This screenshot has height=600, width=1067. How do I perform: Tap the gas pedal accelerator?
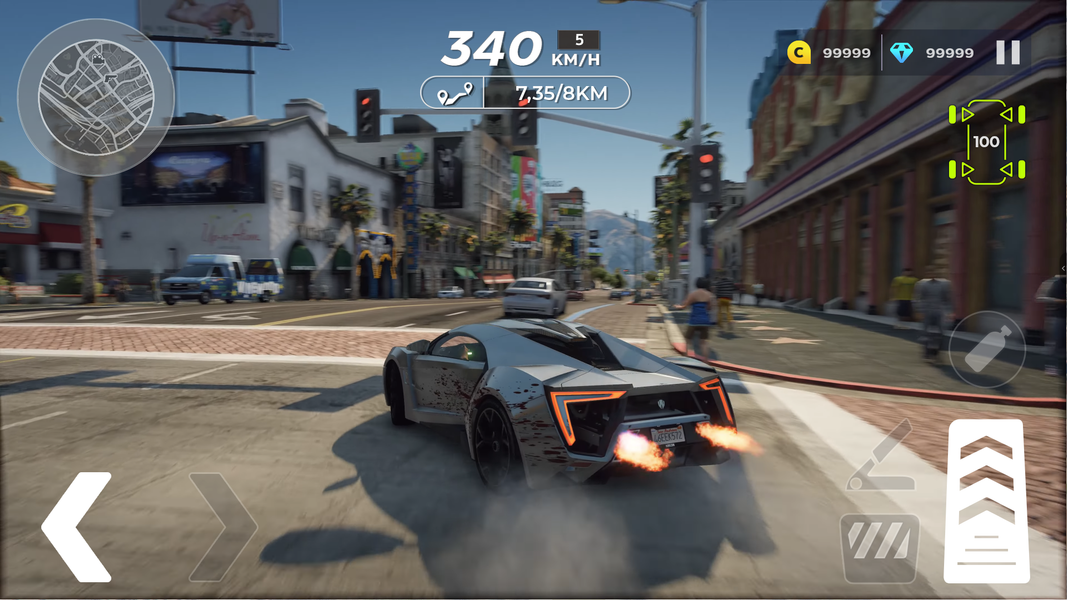click(986, 501)
